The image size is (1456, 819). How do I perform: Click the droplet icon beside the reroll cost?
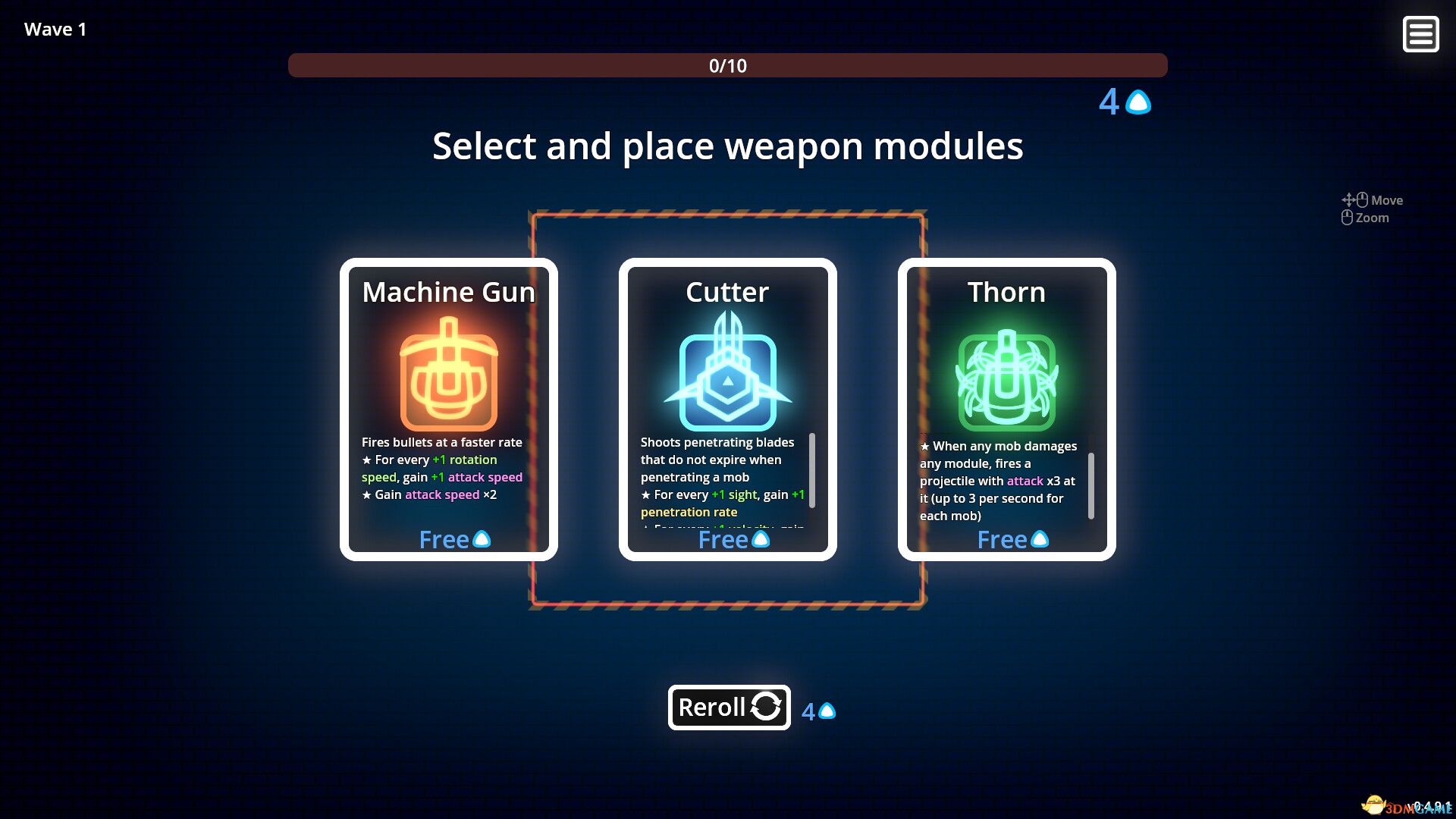[x=827, y=711]
